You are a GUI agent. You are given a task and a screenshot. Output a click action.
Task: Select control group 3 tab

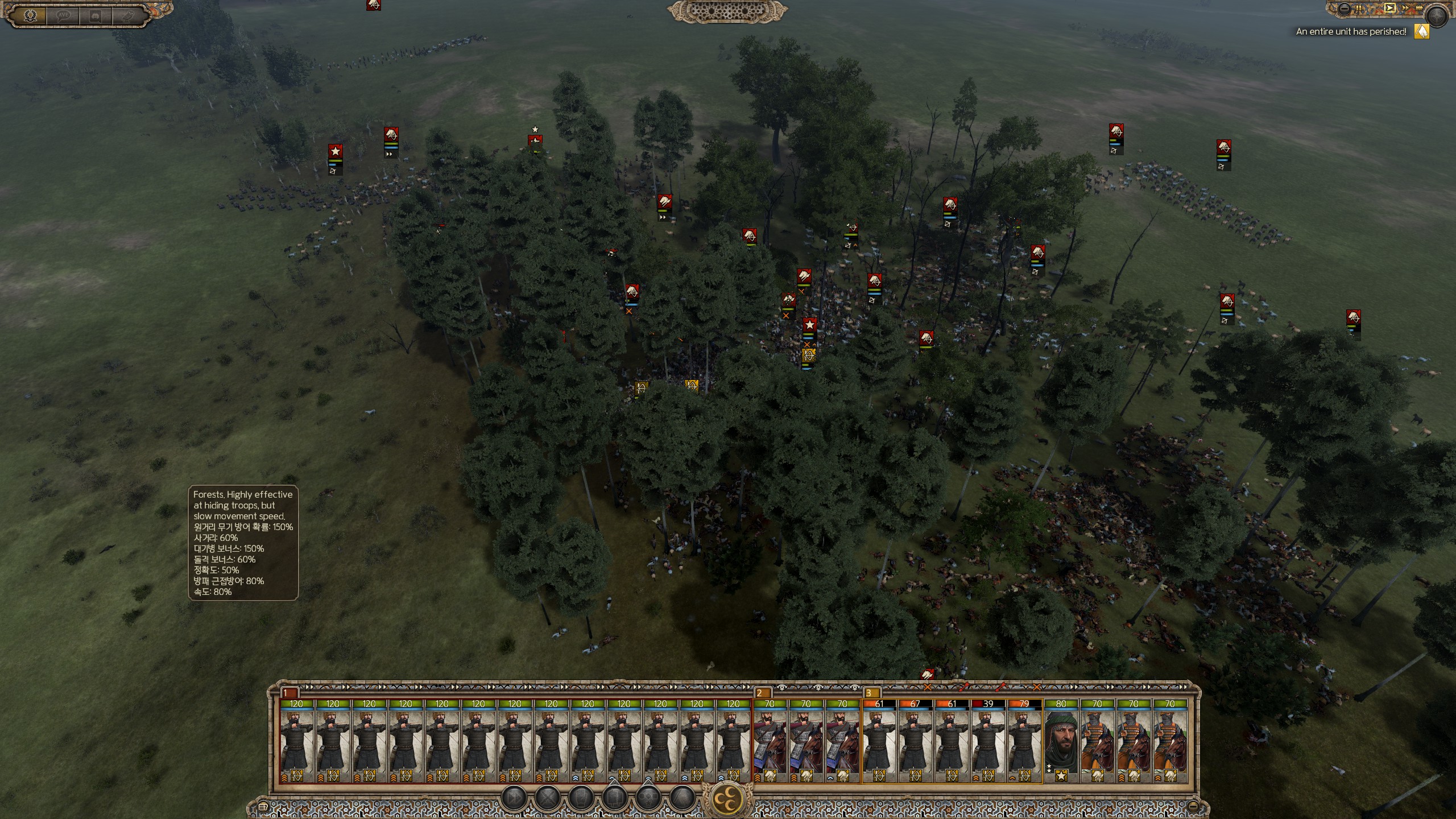point(871,693)
